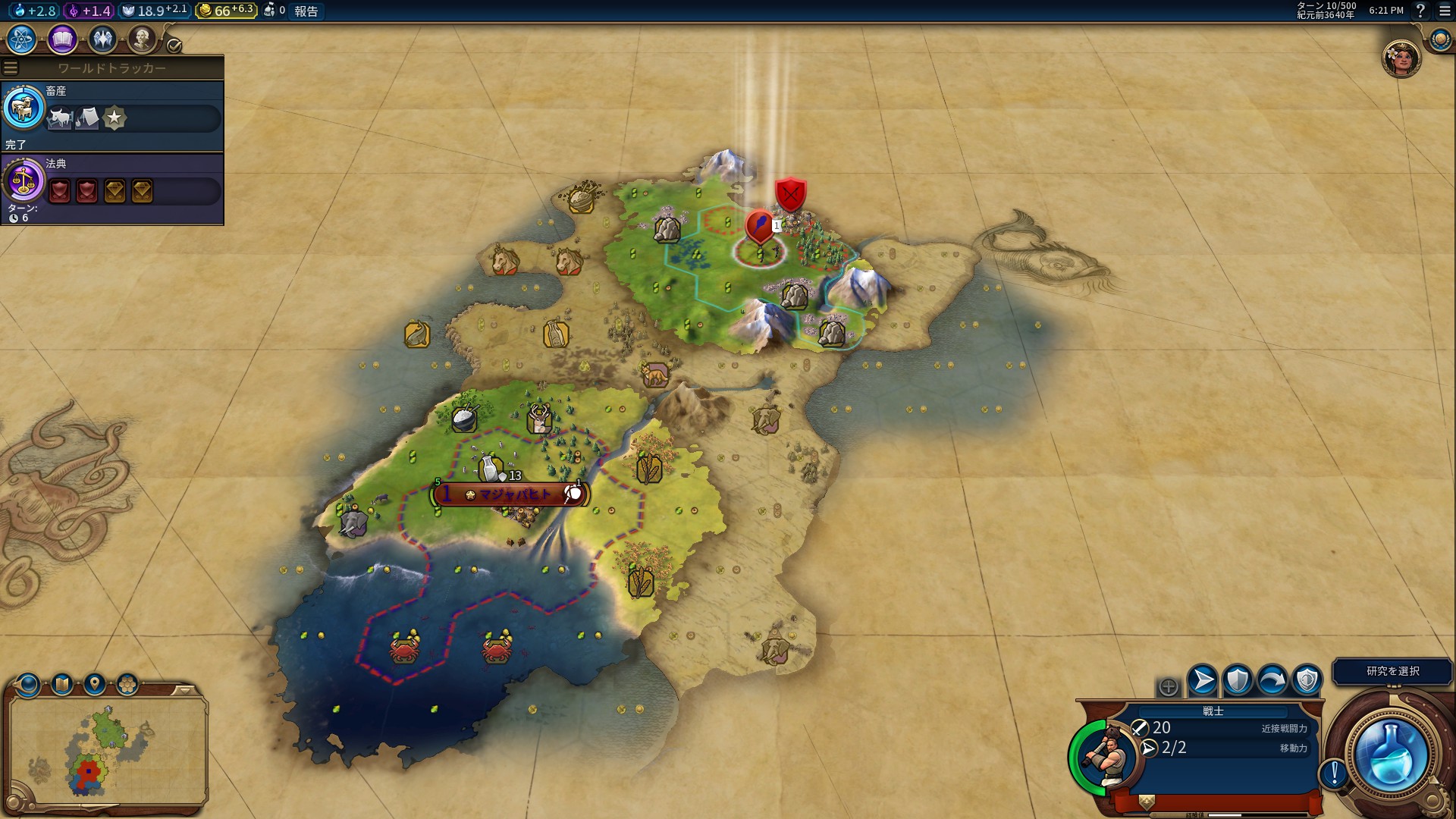Select the 畜産 research panel
The width and height of the screenshot is (1456, 819).
coord(112,115)
